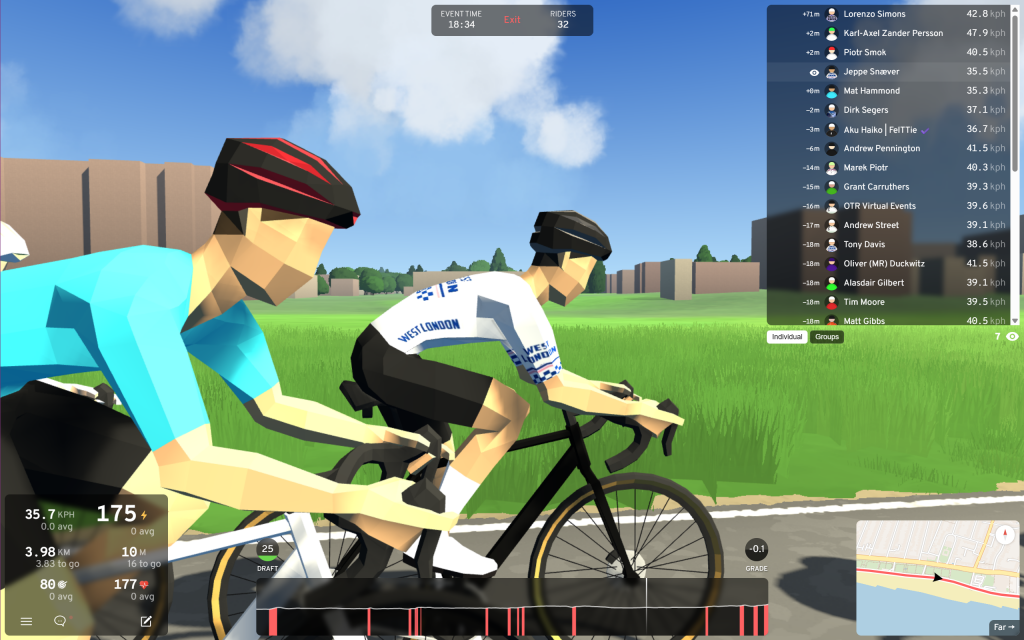Viewport: 1024px width, 640px height.
Task: Toggle the spectators eye icon below rider list
Action: (1012, 337)
